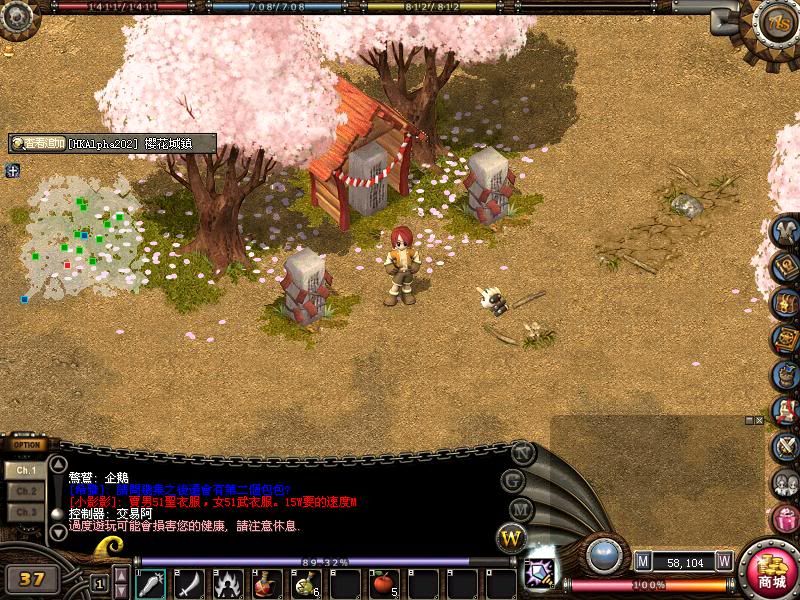The image size is (800, 600).
Task: Click the round G button
Action: click(516, 480)
